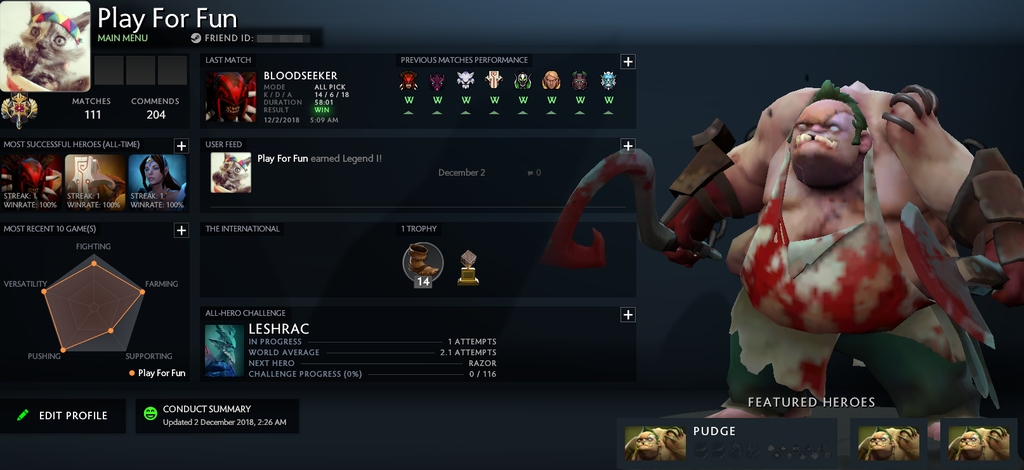Open the Conduct Summary panel
Image resolution: width=1024 pixels, height=470 pixels.
(x=217, y=416)
